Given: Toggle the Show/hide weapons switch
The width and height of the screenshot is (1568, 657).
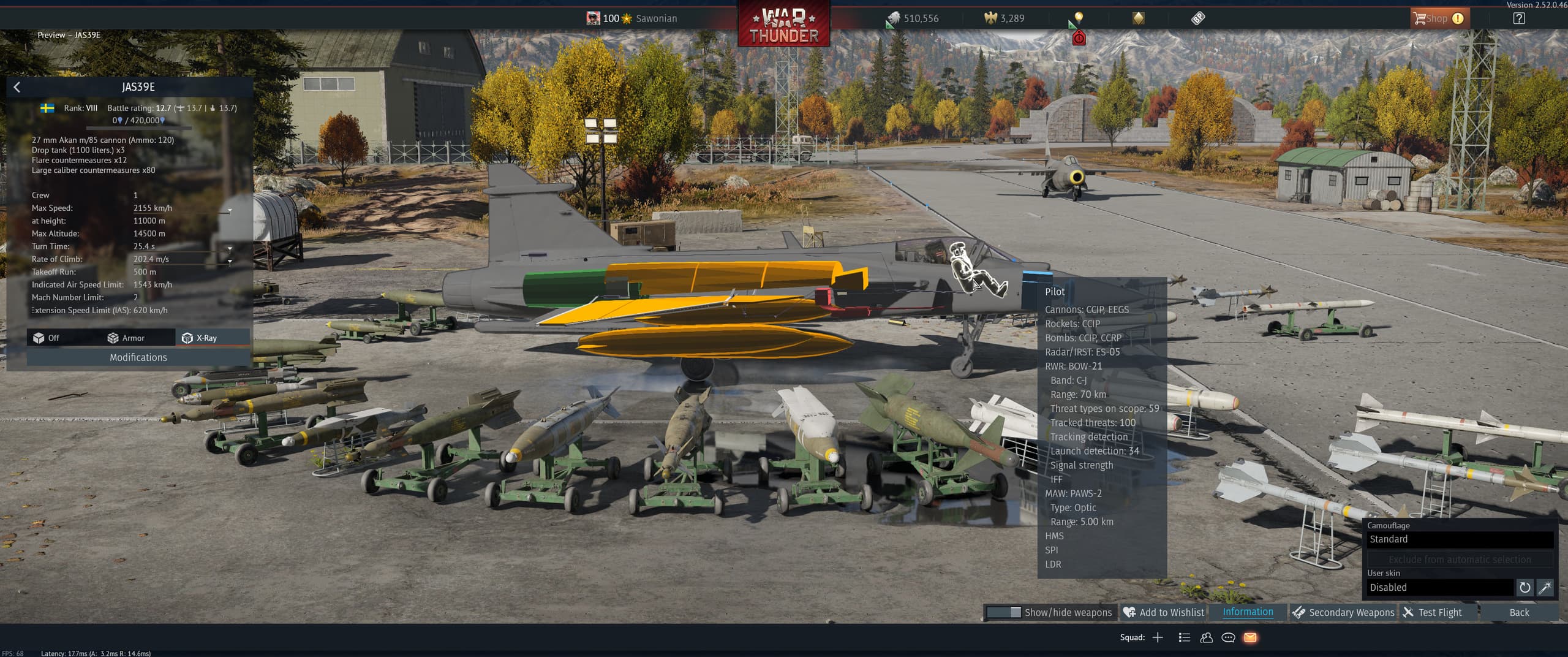Looking at the screenshot, I should coord(1004,612).
